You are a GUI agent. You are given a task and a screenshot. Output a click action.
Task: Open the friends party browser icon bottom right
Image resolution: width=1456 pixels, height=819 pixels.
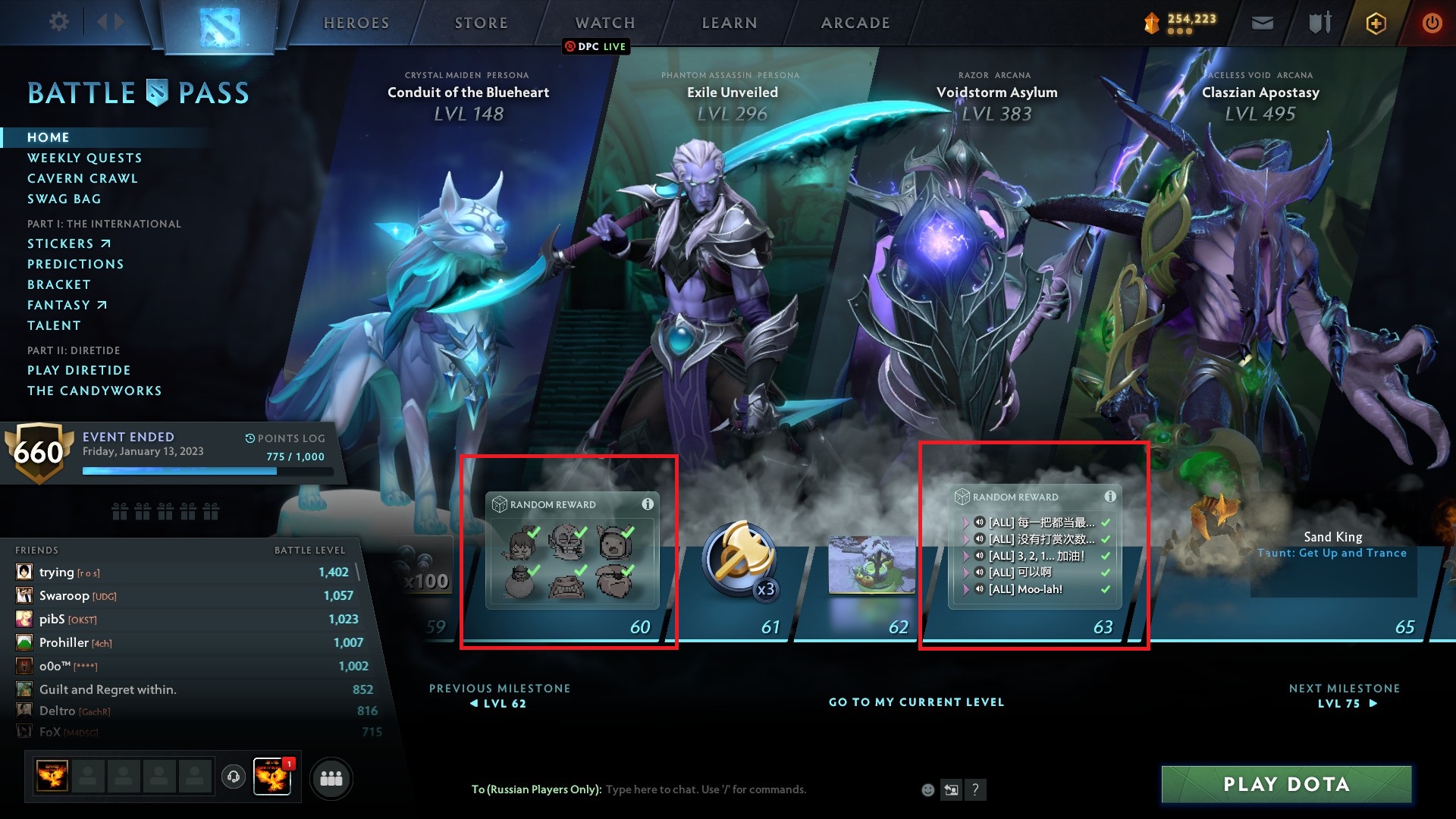331,777
